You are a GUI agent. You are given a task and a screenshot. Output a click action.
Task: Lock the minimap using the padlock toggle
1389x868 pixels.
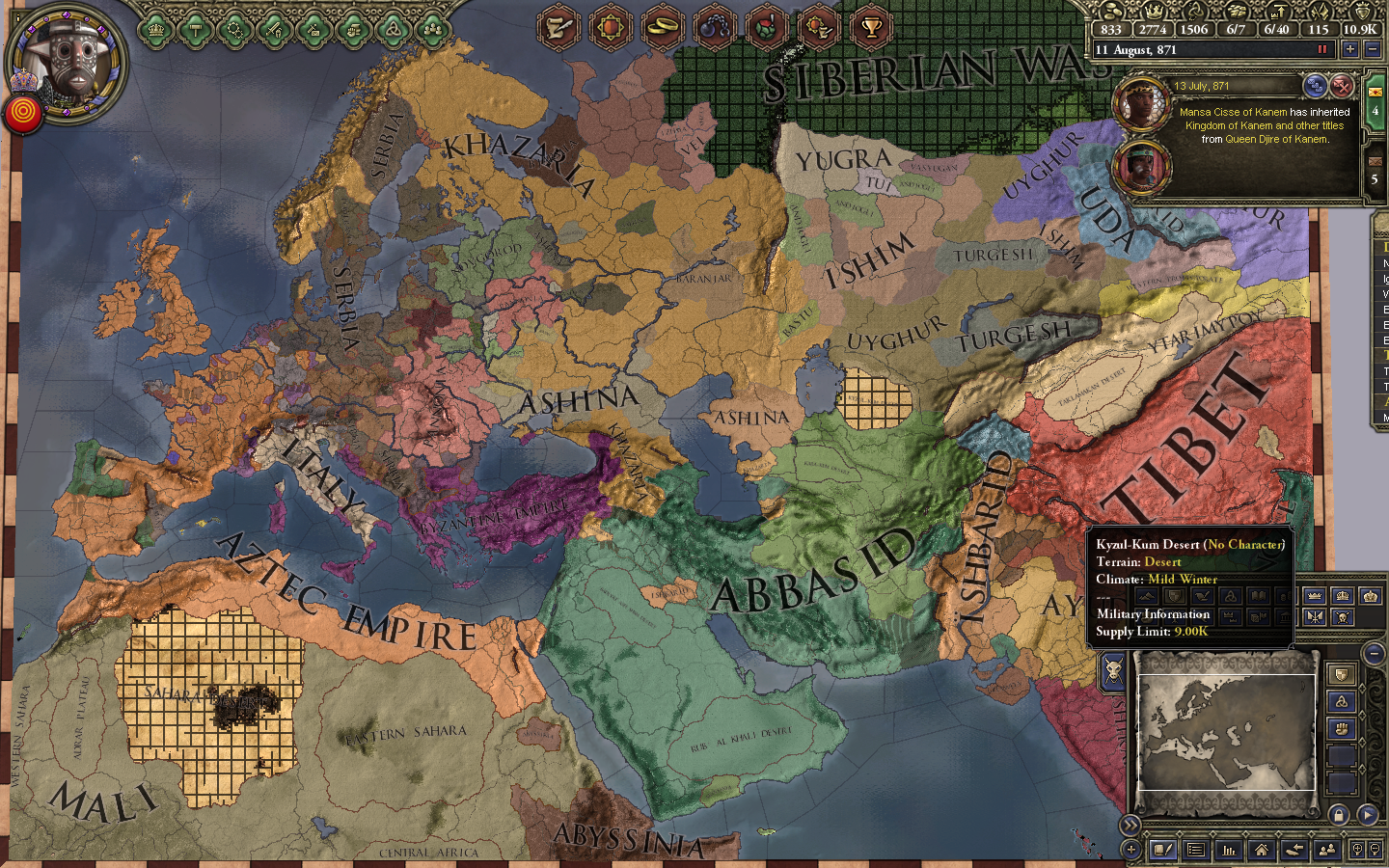1339,816
